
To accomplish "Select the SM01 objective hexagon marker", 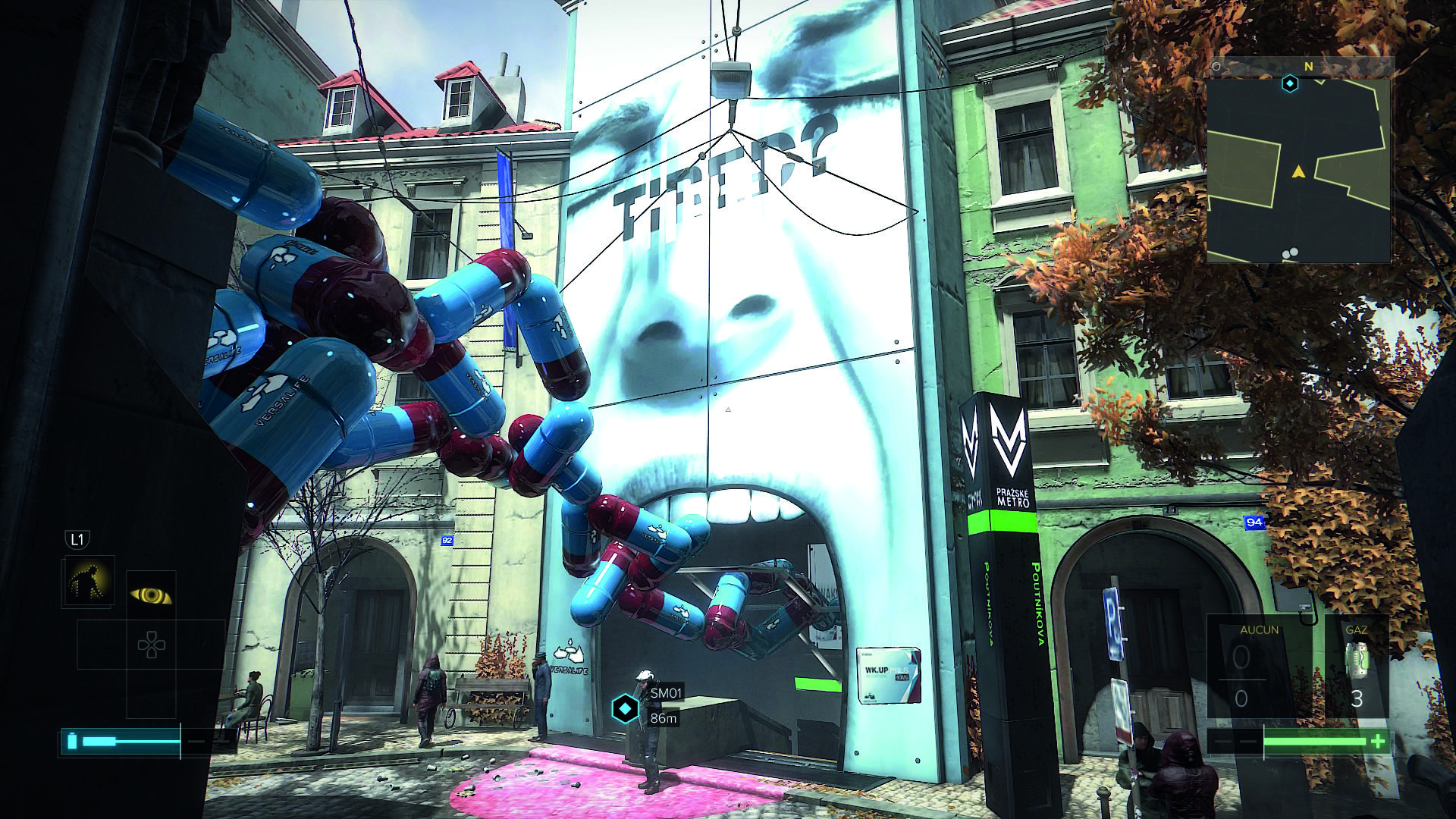I will [623, 709].
